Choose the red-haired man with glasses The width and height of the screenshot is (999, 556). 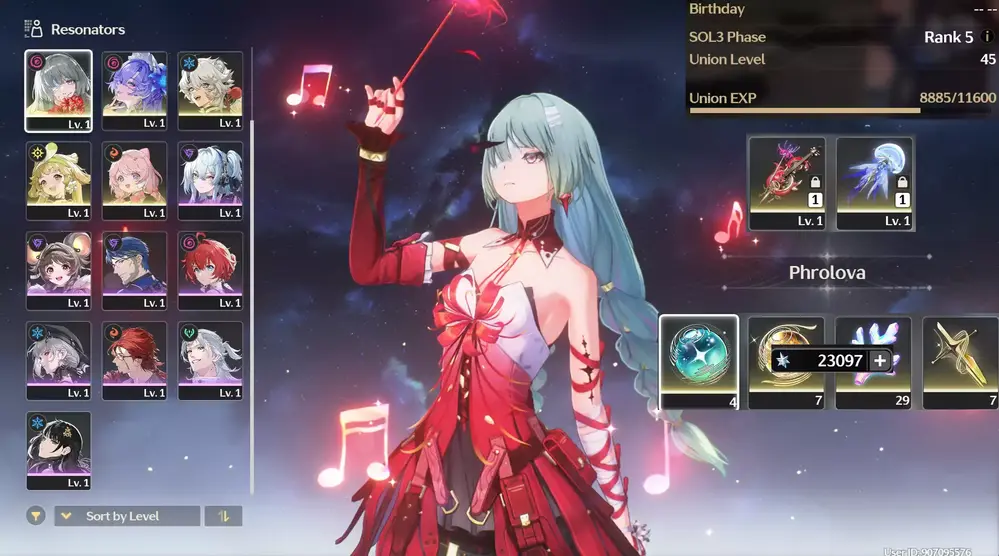point(134,361)
